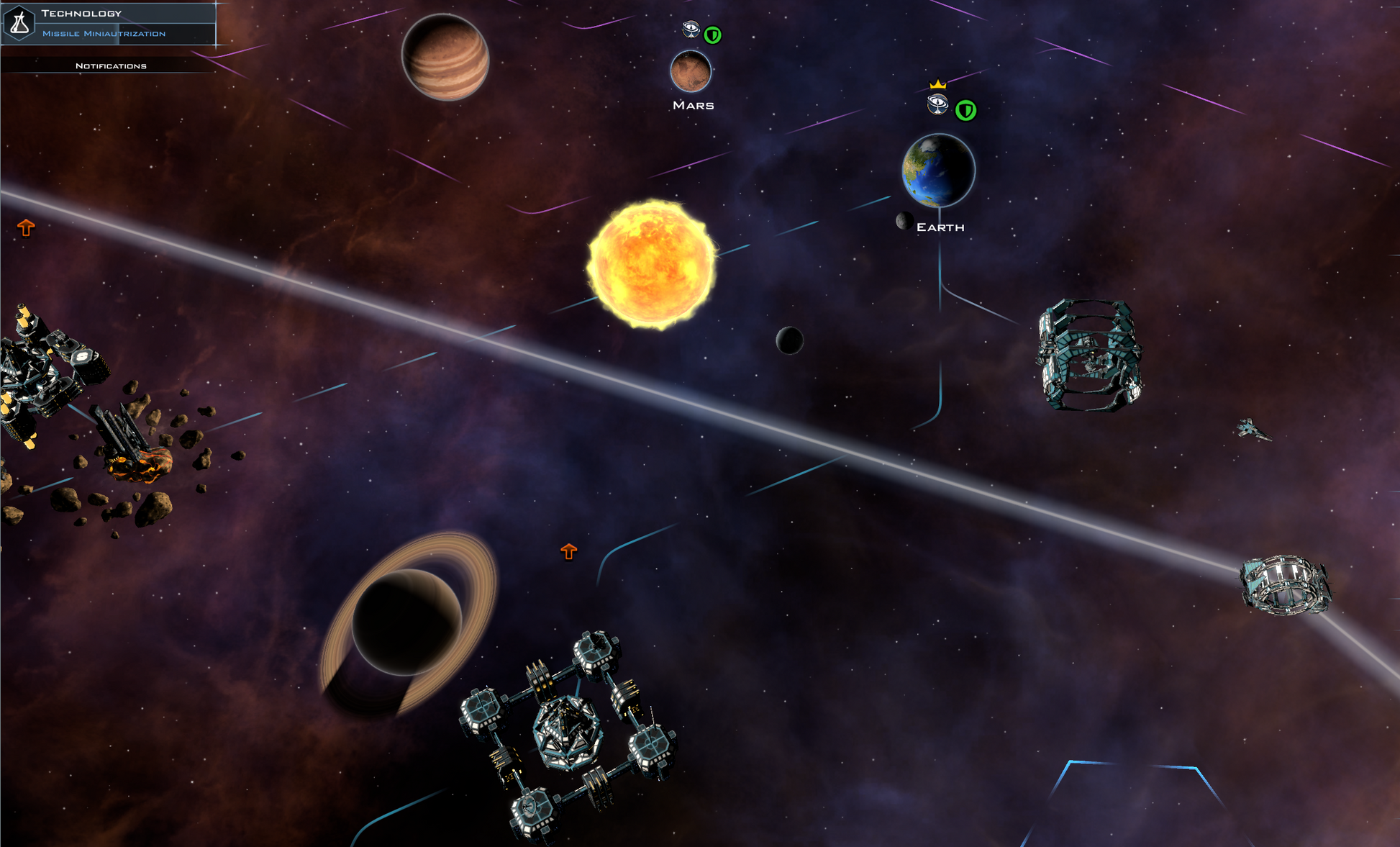Viewport: 1400px width, 847px height.
Task: Open the Technology research panel
Action: (81, 13)
